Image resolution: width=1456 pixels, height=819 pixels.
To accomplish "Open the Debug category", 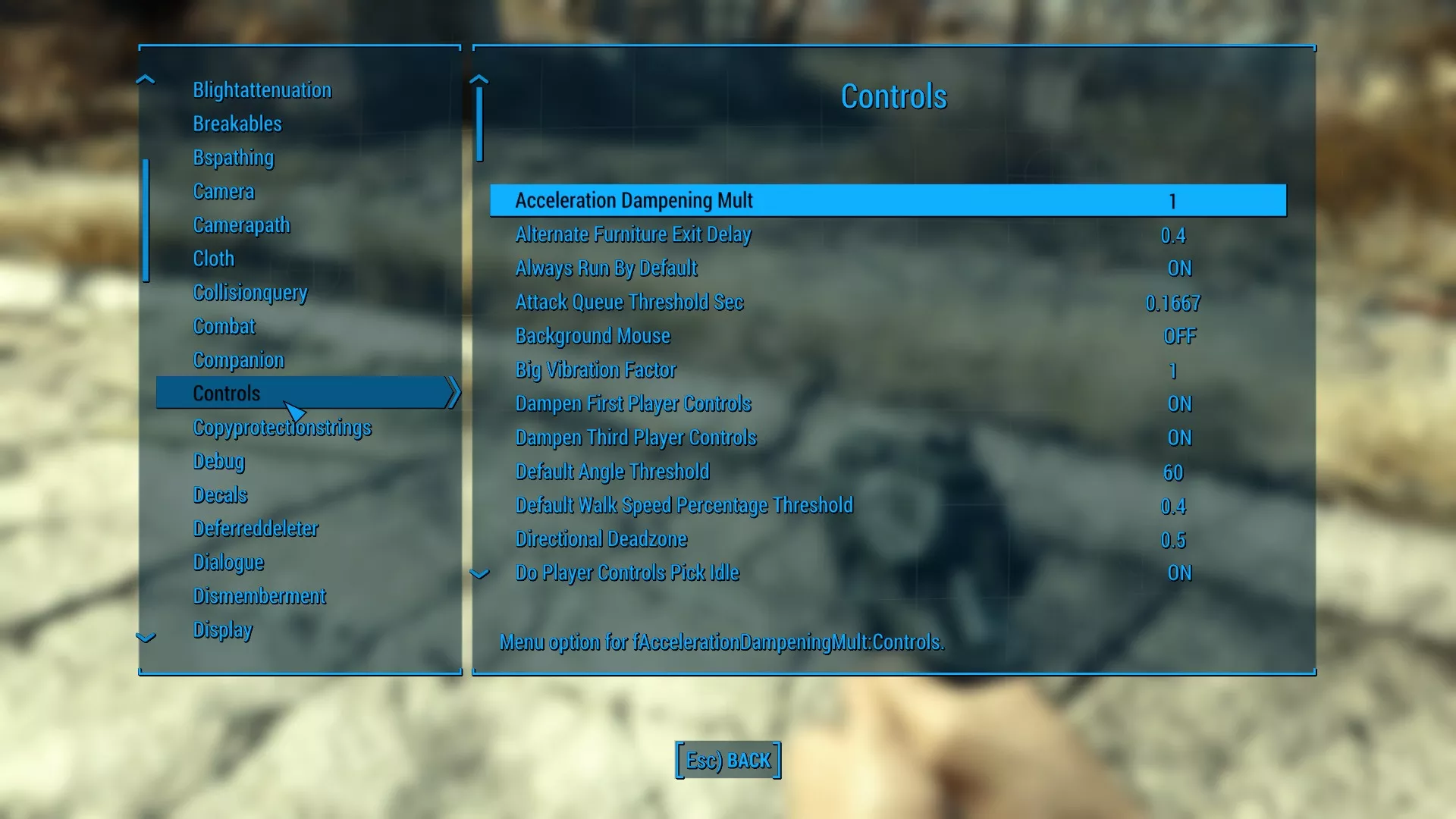I will 219,461.
